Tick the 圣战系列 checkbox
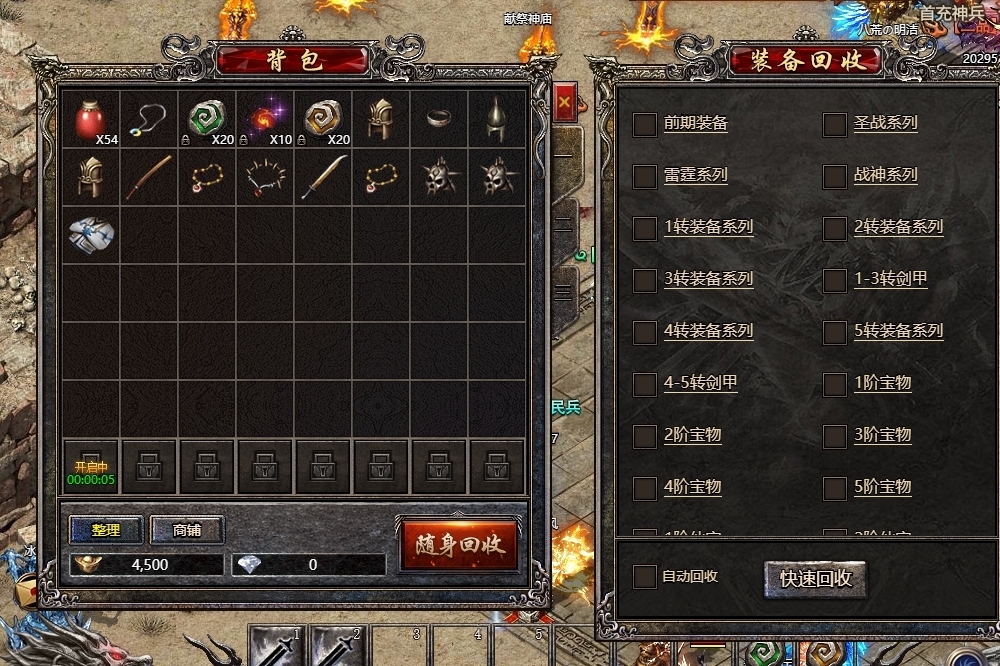Image resolution: width=1000 pixels, height=666 pixels. pyautogui.click(x=834, y=124)
